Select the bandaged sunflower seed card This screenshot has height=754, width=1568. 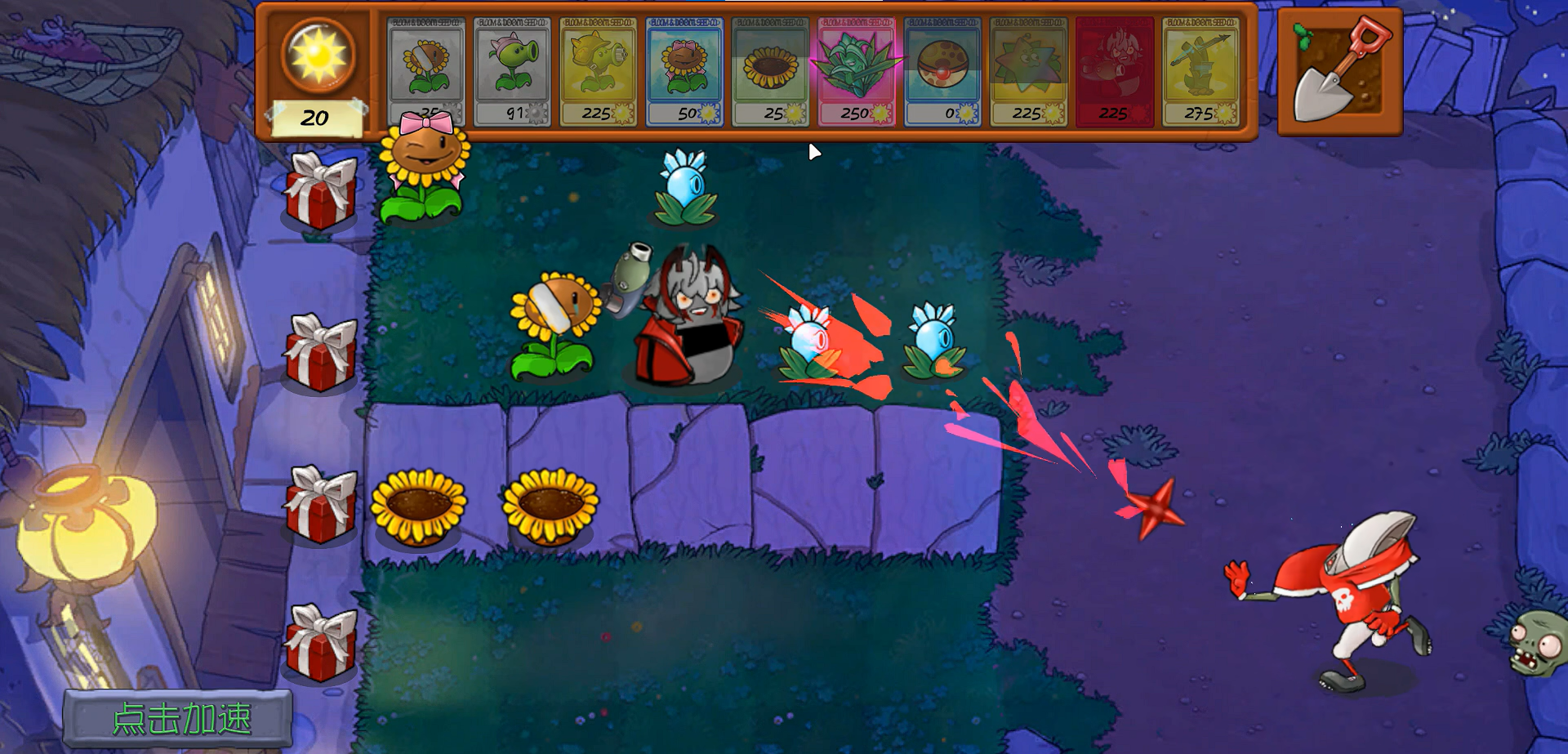425,71
